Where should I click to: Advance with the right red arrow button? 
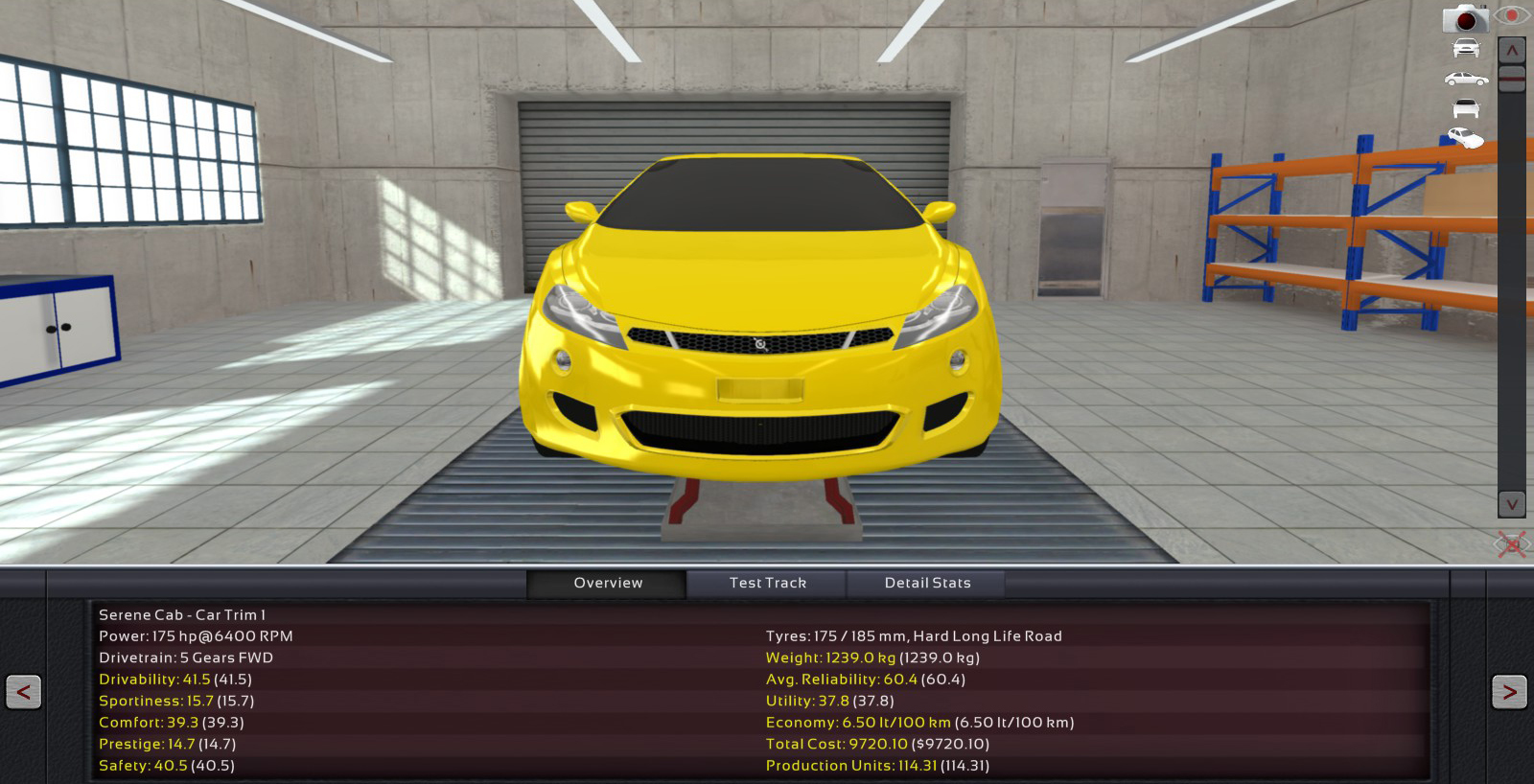tap(1509, 691)
